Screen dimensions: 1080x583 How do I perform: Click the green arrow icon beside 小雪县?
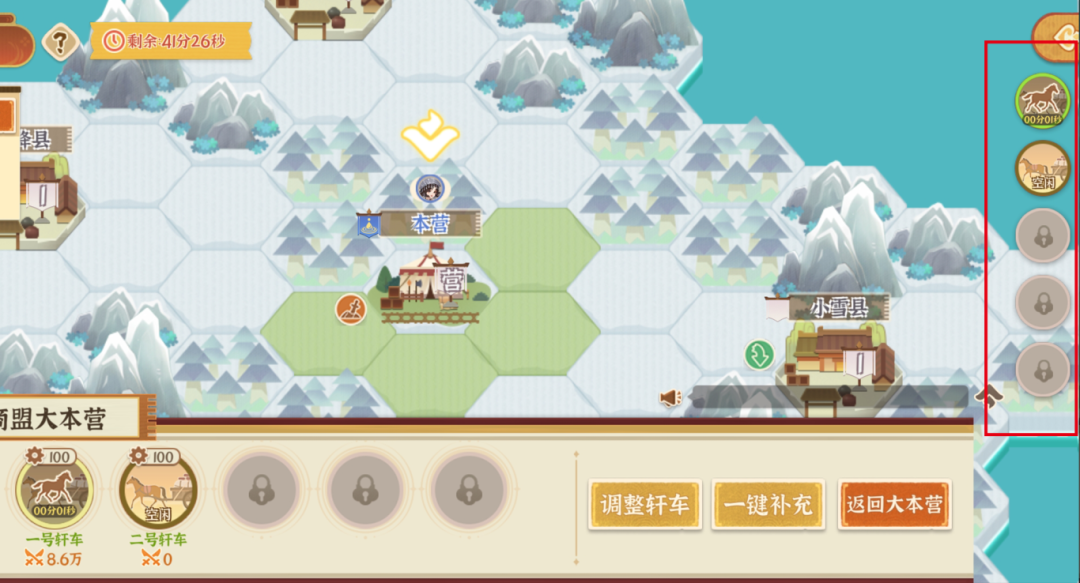click(759, 354)
